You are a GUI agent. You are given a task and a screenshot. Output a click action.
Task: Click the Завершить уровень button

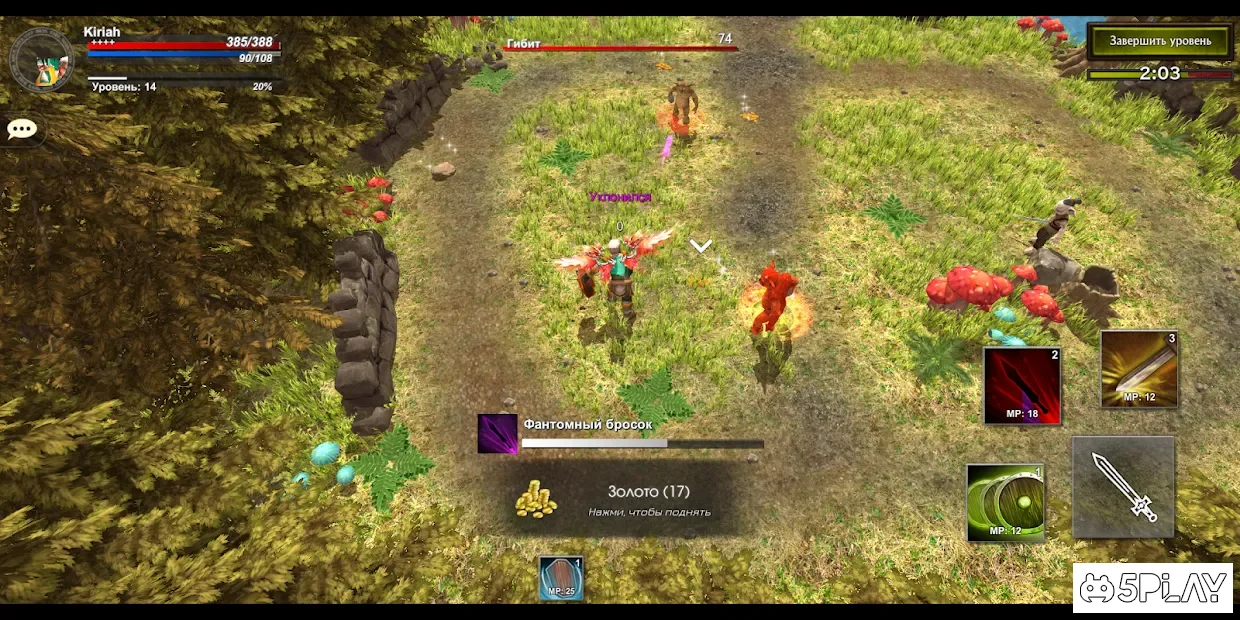(1159, 41)
